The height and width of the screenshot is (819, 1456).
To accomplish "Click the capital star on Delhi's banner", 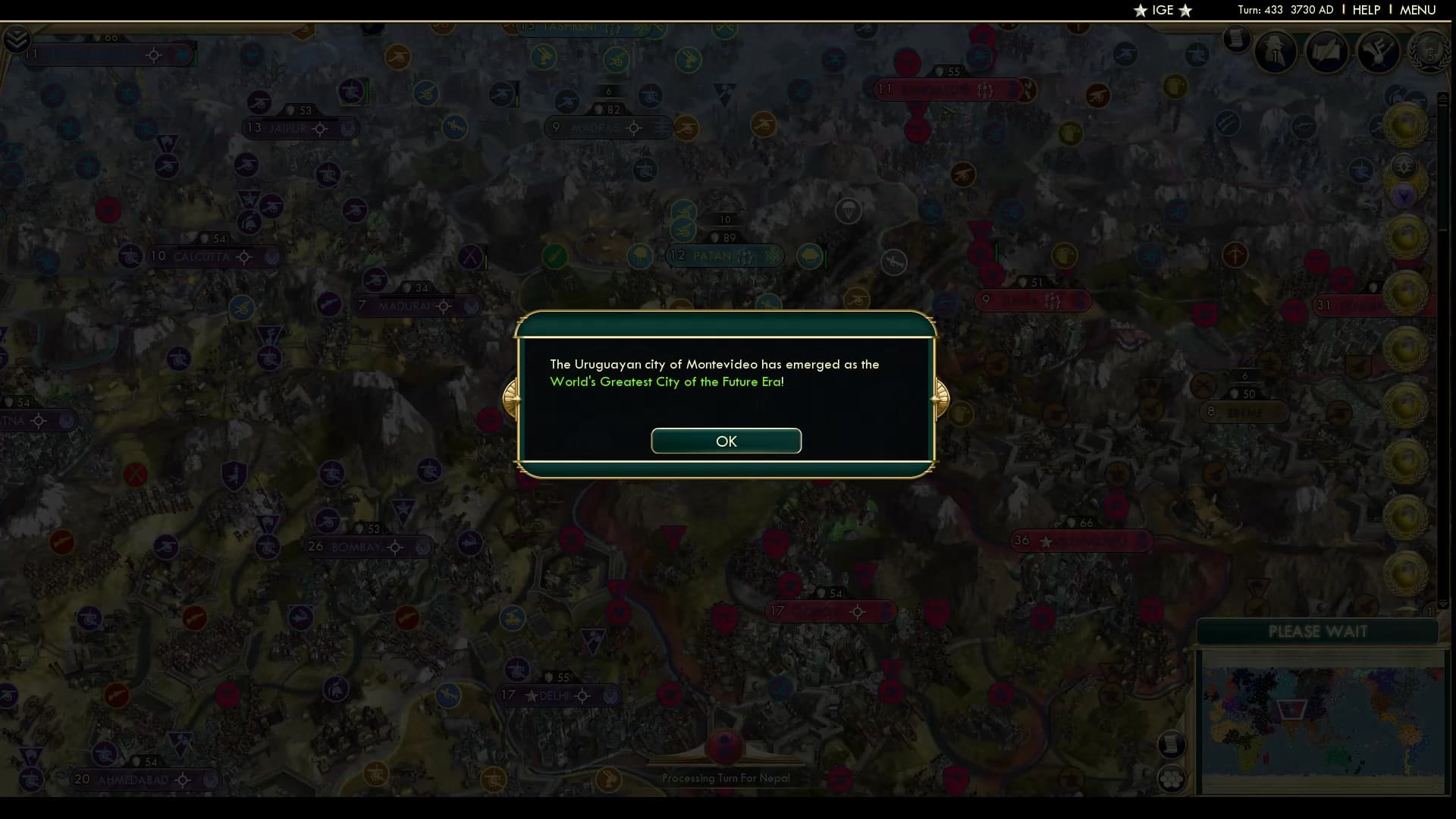I will click(532, 696).
